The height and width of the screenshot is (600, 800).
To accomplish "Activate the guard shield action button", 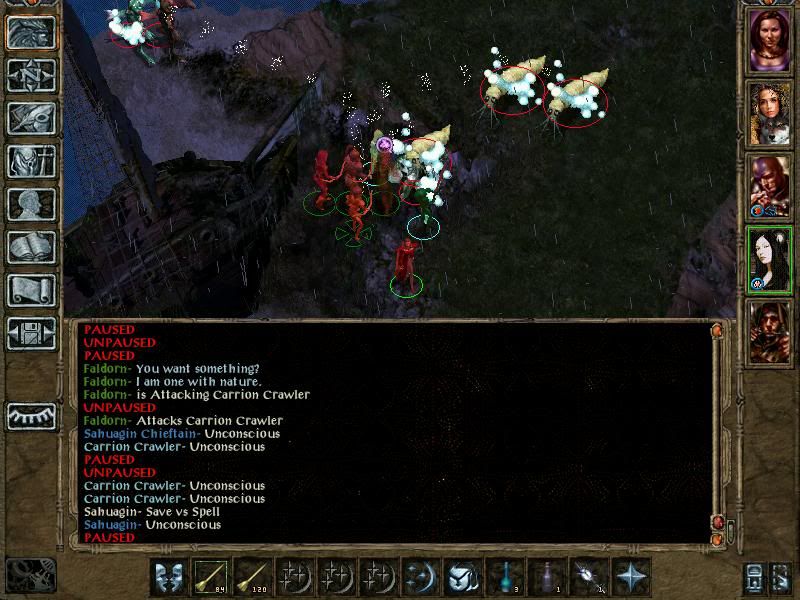I will (x=170, y=577).
